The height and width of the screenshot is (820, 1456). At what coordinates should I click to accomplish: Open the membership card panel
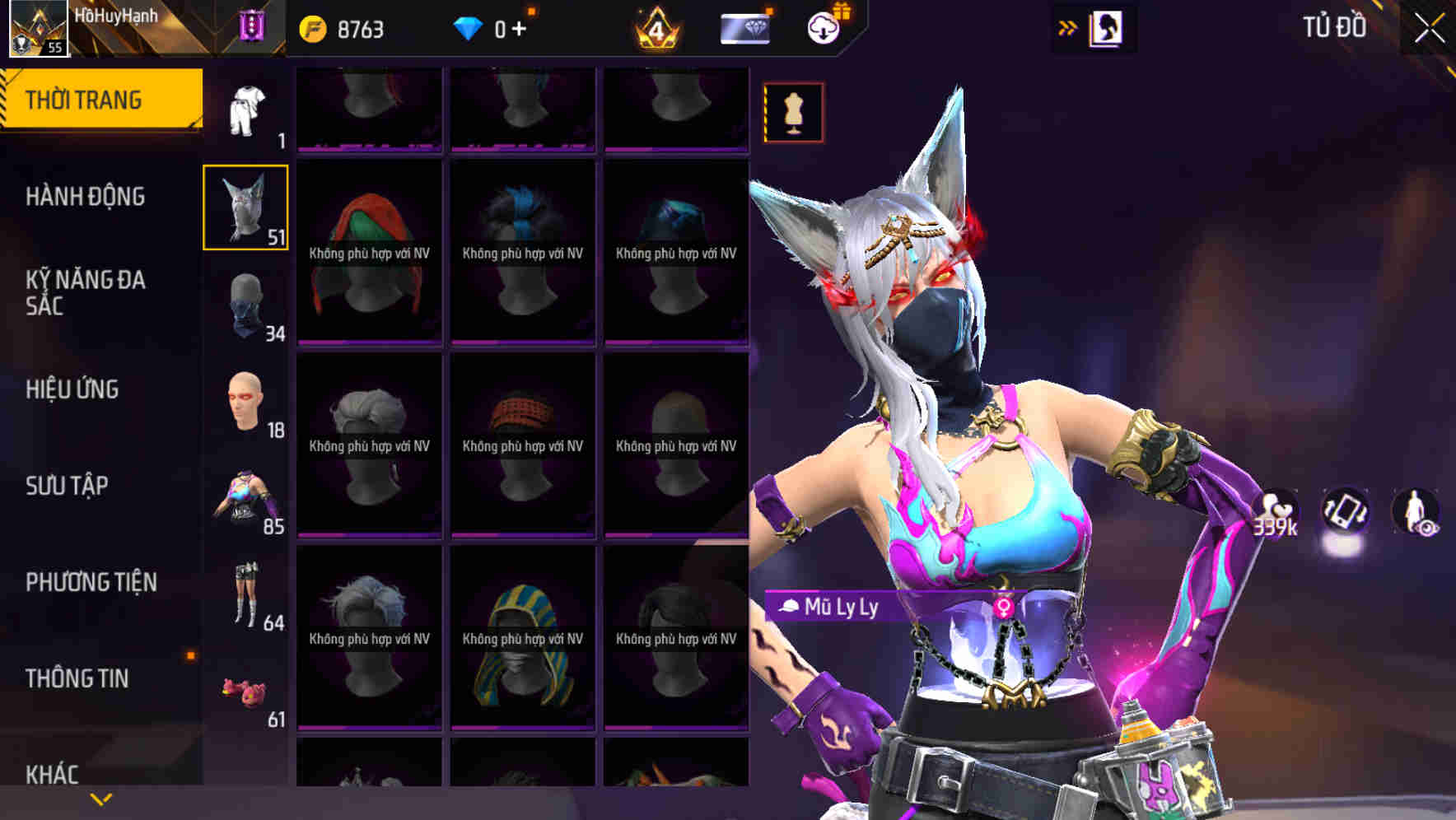click(744, 26)
